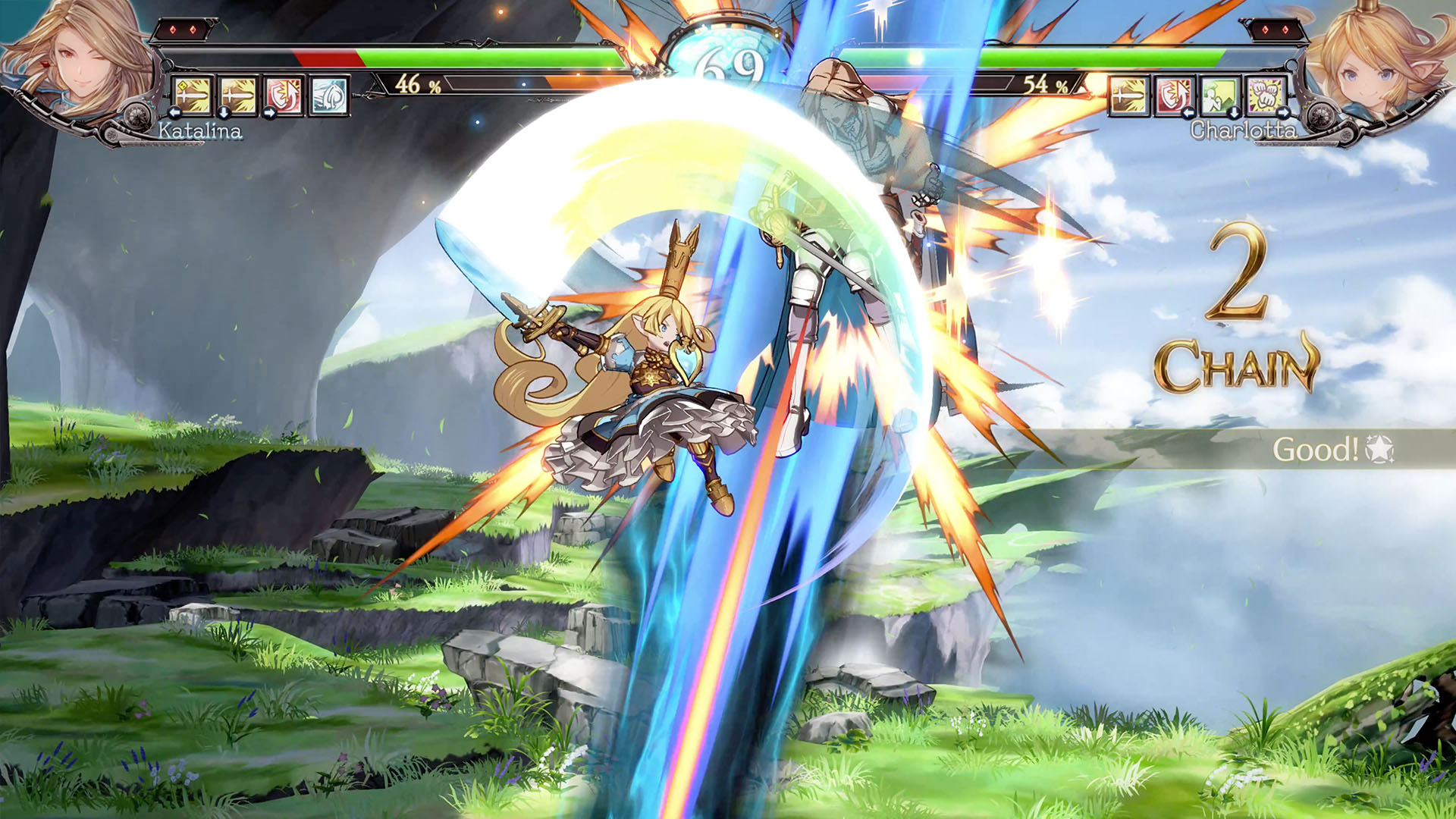Image resolution: width=1456 pixels, height=819 pixels.
Task: Click Charlotta's purple fist barrage icon
Action: [x=1266, y=95]
